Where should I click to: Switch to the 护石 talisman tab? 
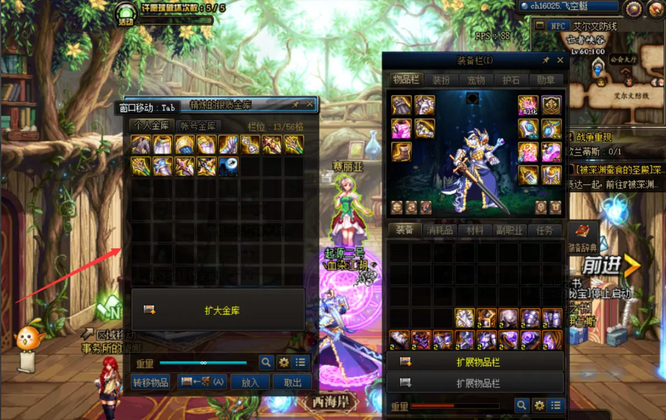(510, 80)
